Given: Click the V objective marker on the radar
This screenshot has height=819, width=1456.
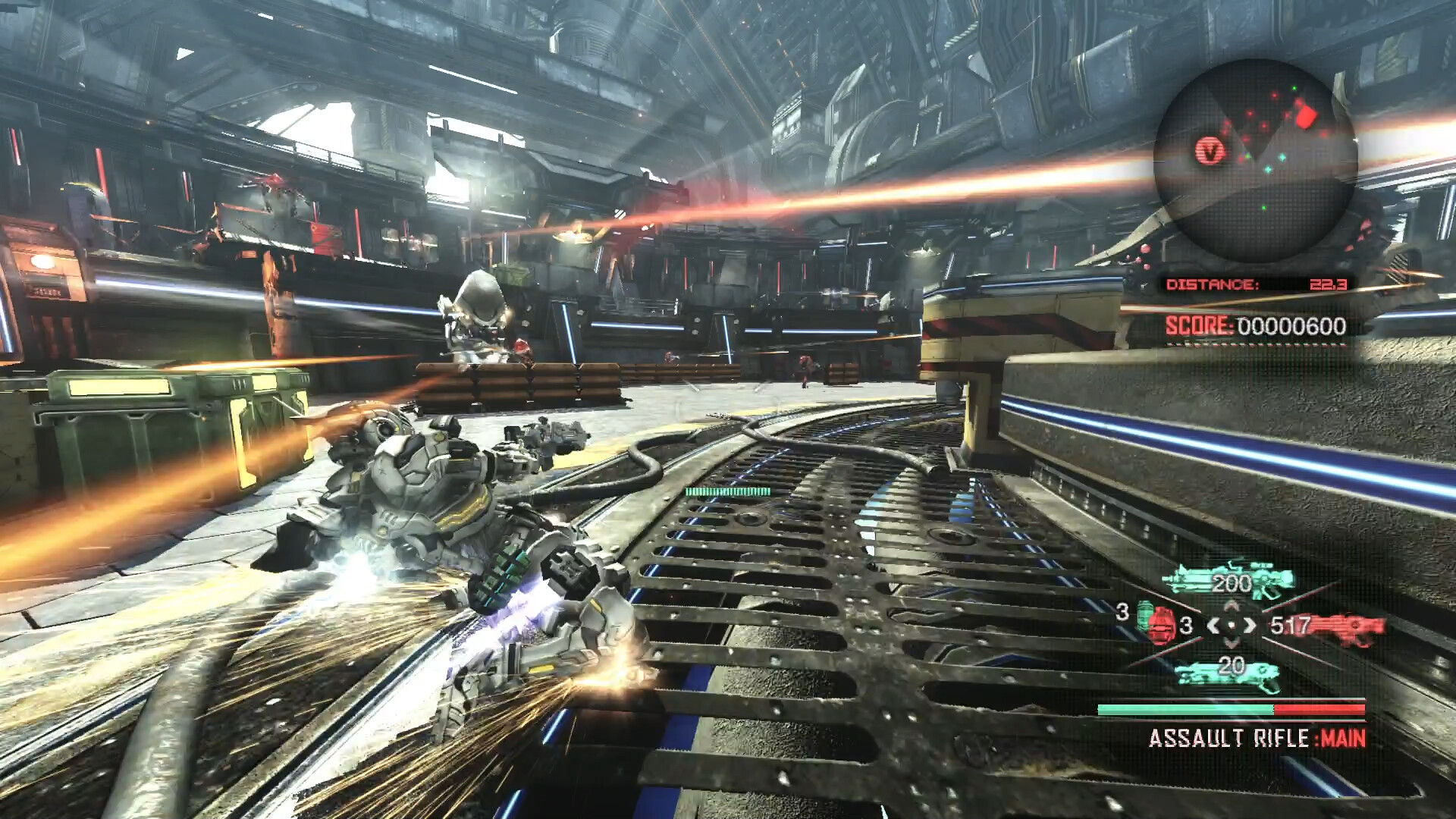Looking at the screenshot, I should click(x=1208, y=149).
